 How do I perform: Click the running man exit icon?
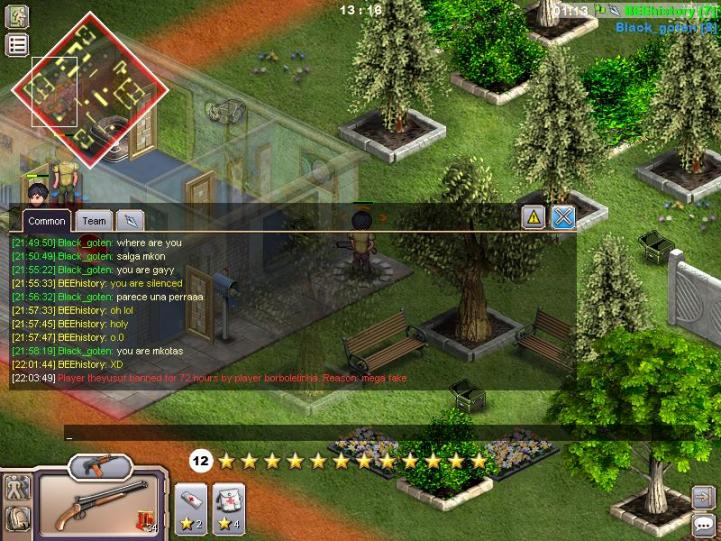(x=17, y=16)
